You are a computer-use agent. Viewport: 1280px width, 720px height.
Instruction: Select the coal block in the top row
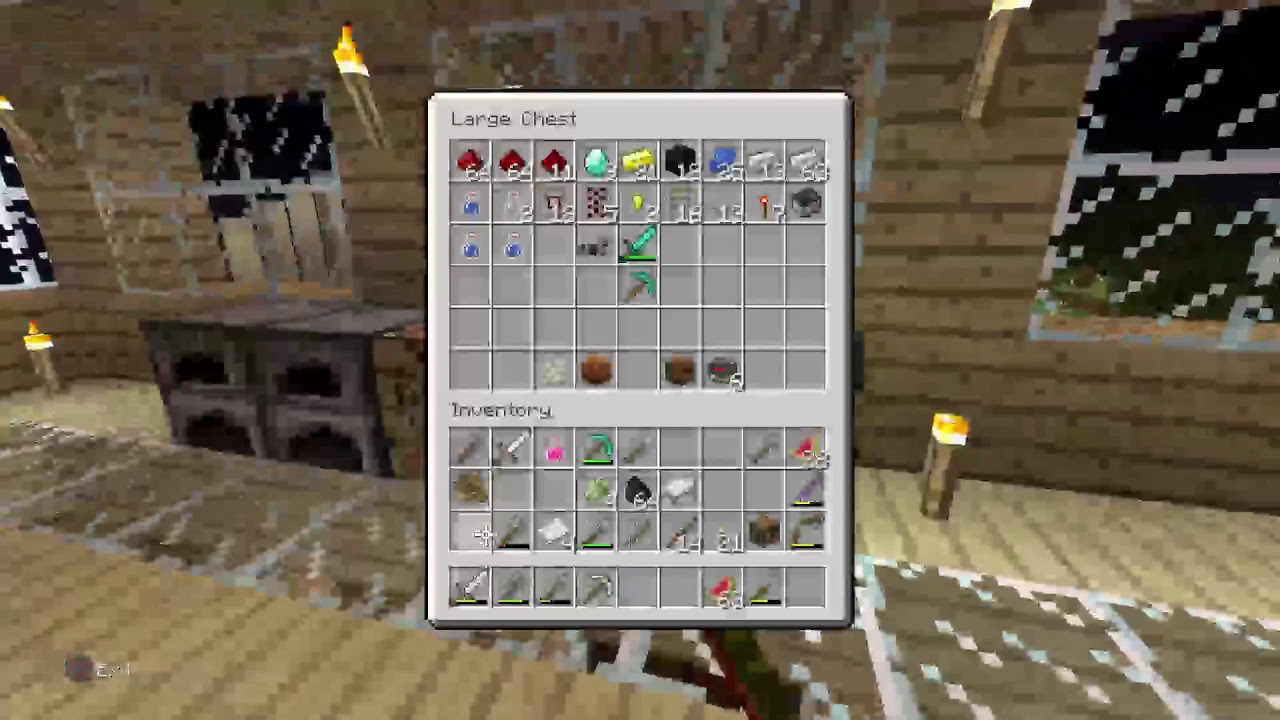(x=680, y=165)
